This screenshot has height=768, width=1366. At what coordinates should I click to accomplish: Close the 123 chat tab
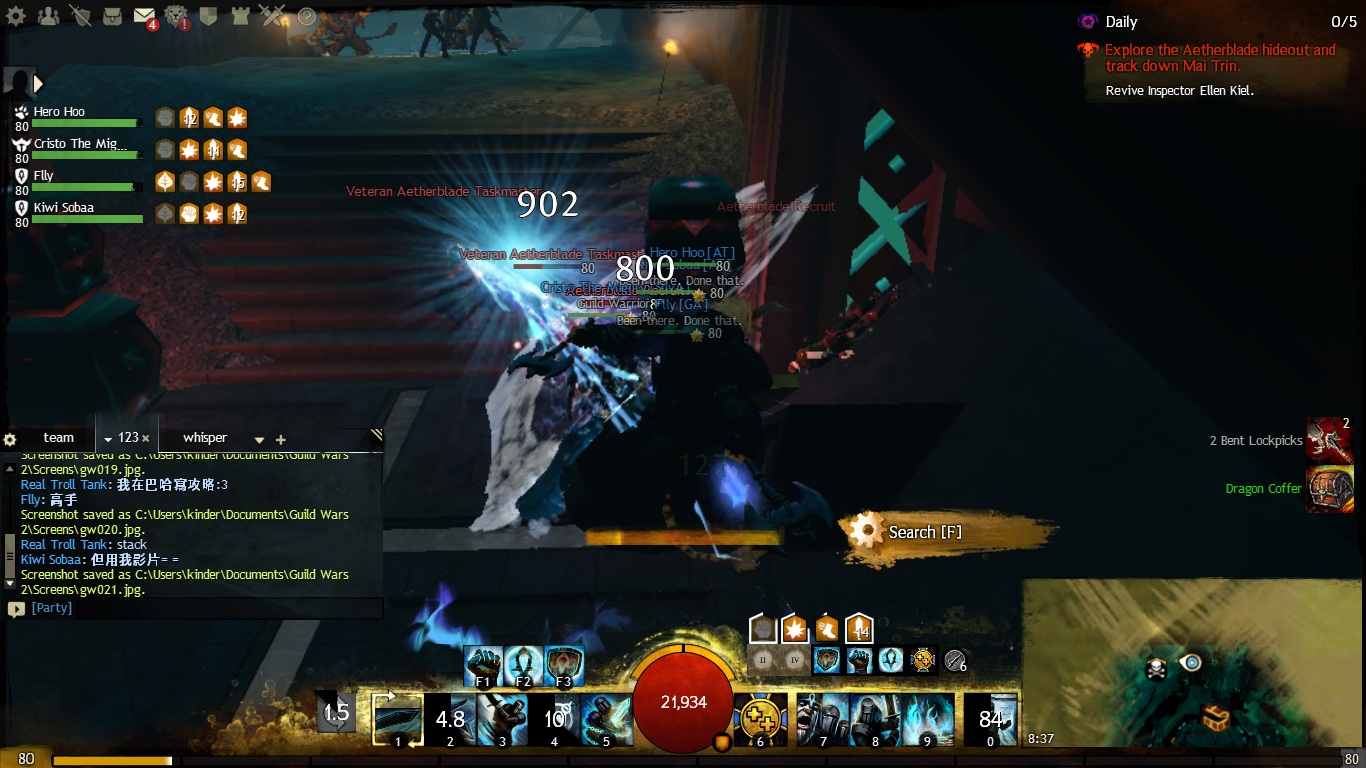pyautogui.click(x=146, y=438)
